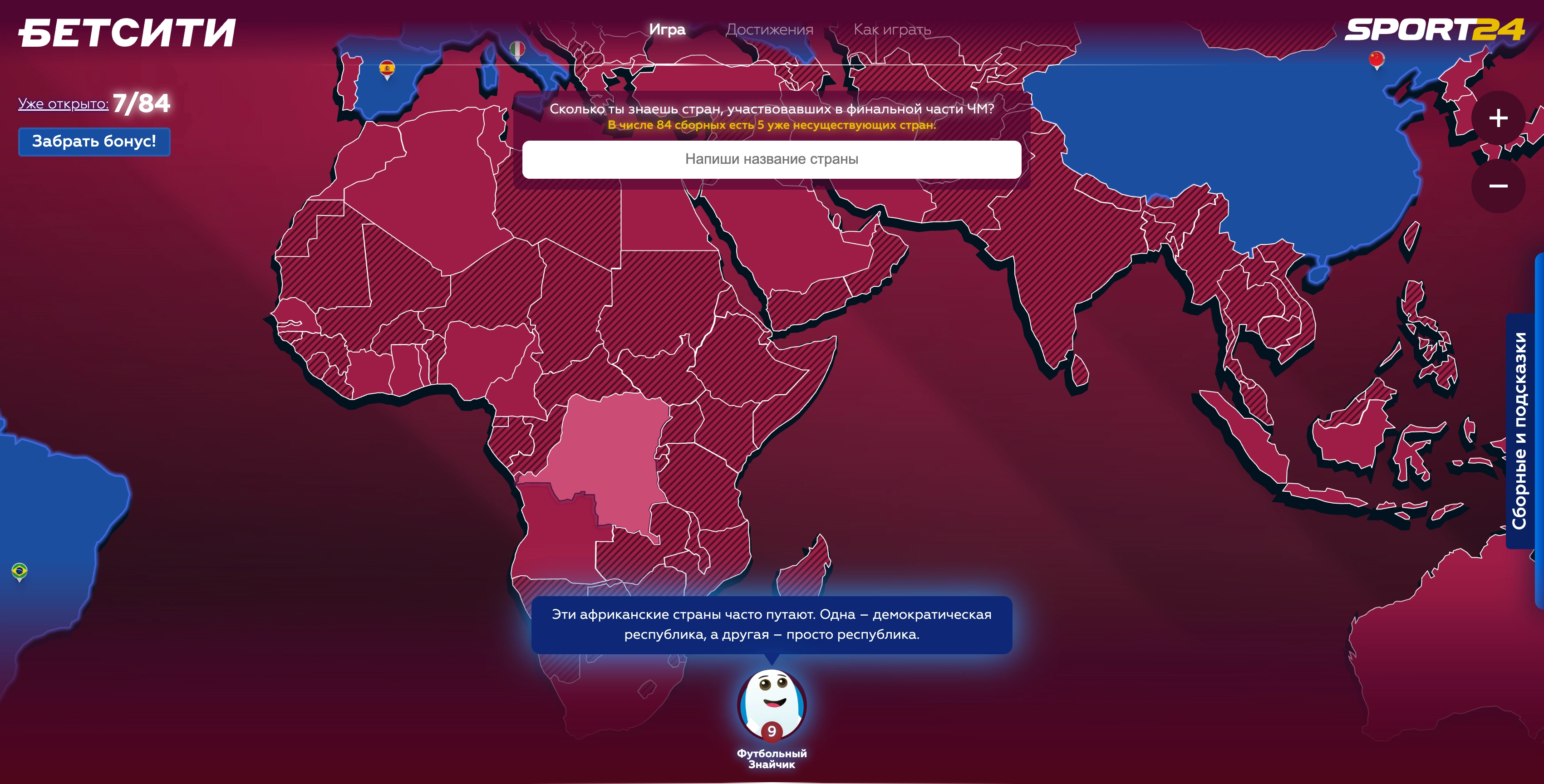Open the Уже открыто progress link
Image resolution: width=1544 pixels, height=784 pixels.
tap(63, 104)
